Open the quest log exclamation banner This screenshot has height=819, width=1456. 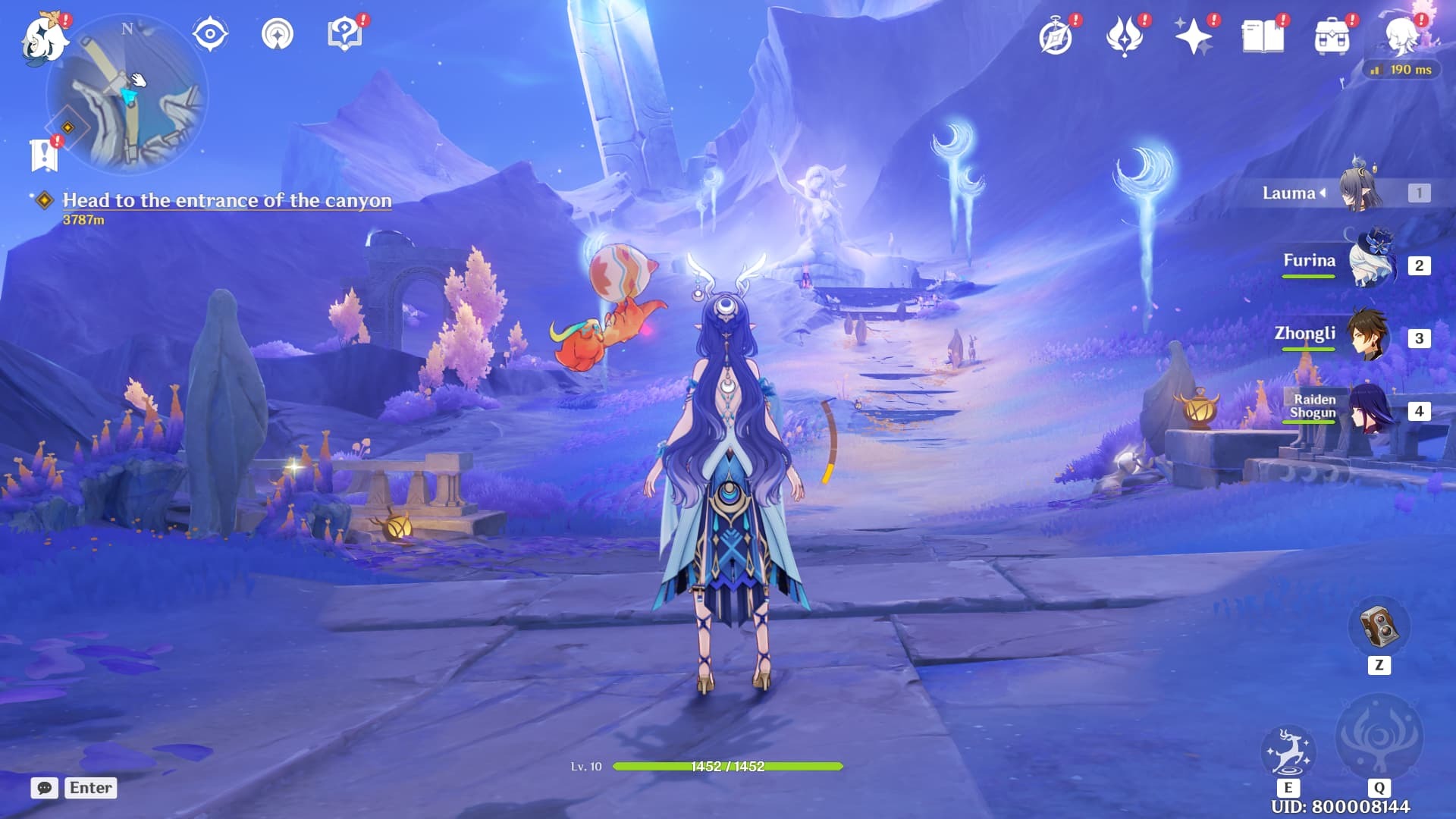pos(44,155)
